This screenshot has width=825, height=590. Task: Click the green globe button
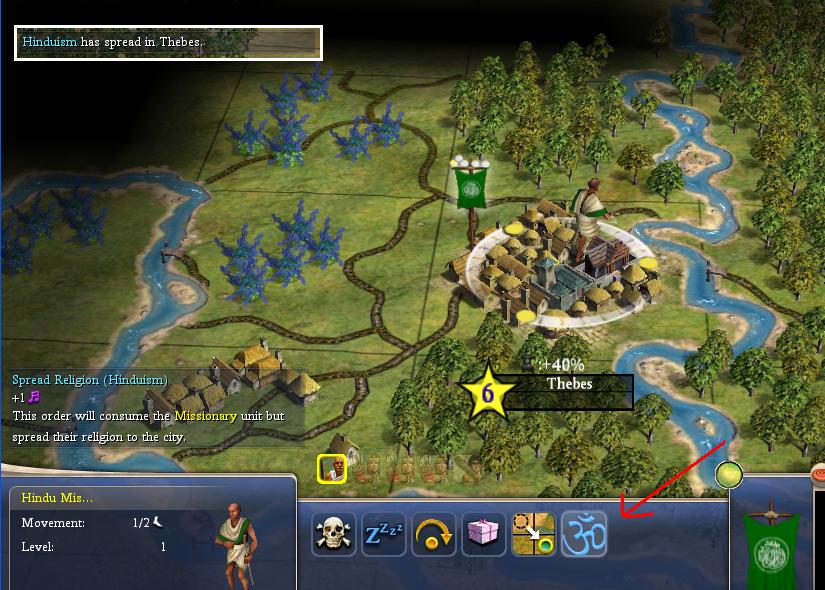click(x=729, y=474)
